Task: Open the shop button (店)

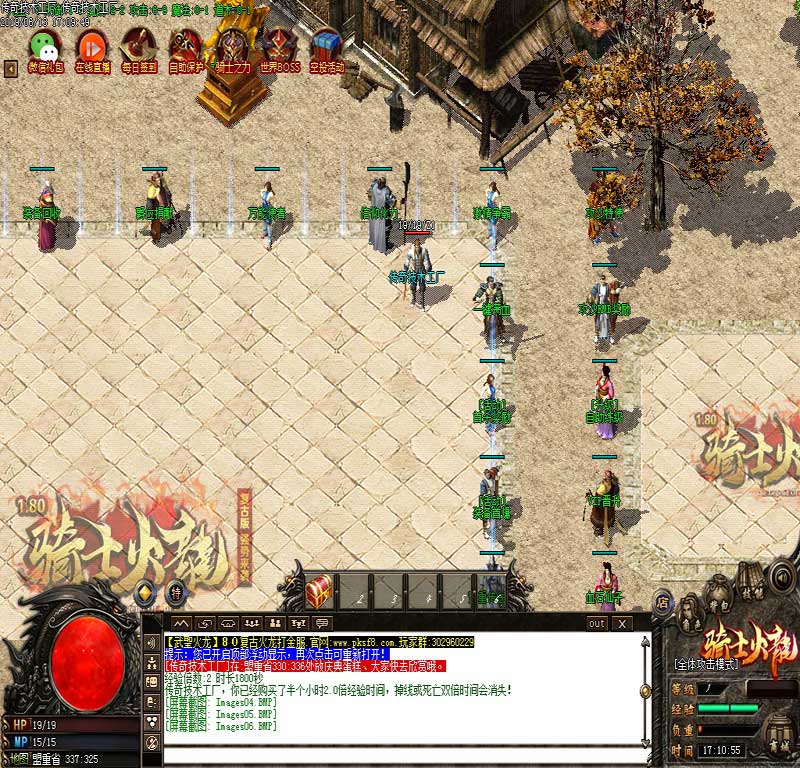Action: point(662,602)
